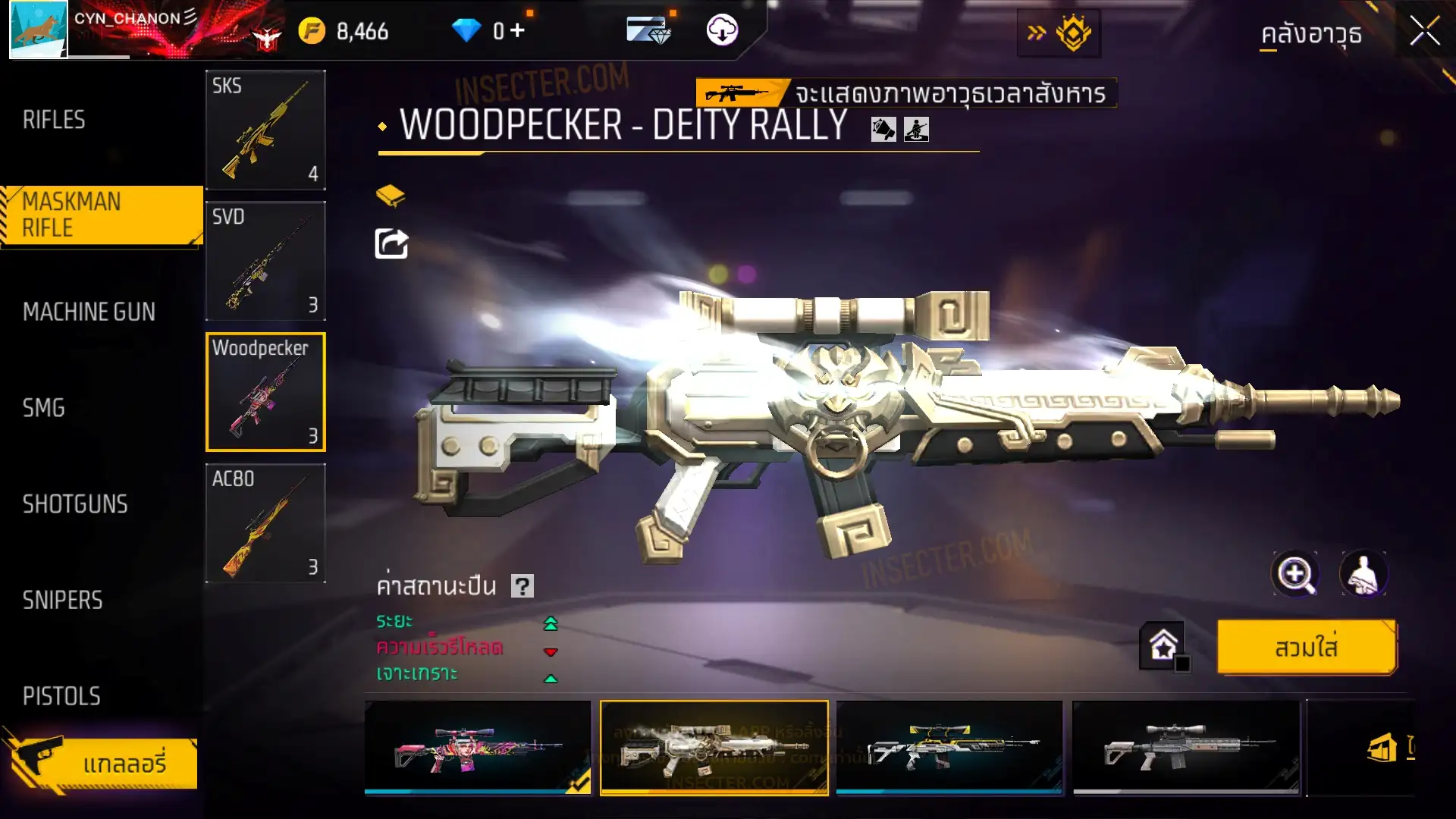Select the SVD weapon tile
Screen dimensions: 1456x819
(265, 261)
